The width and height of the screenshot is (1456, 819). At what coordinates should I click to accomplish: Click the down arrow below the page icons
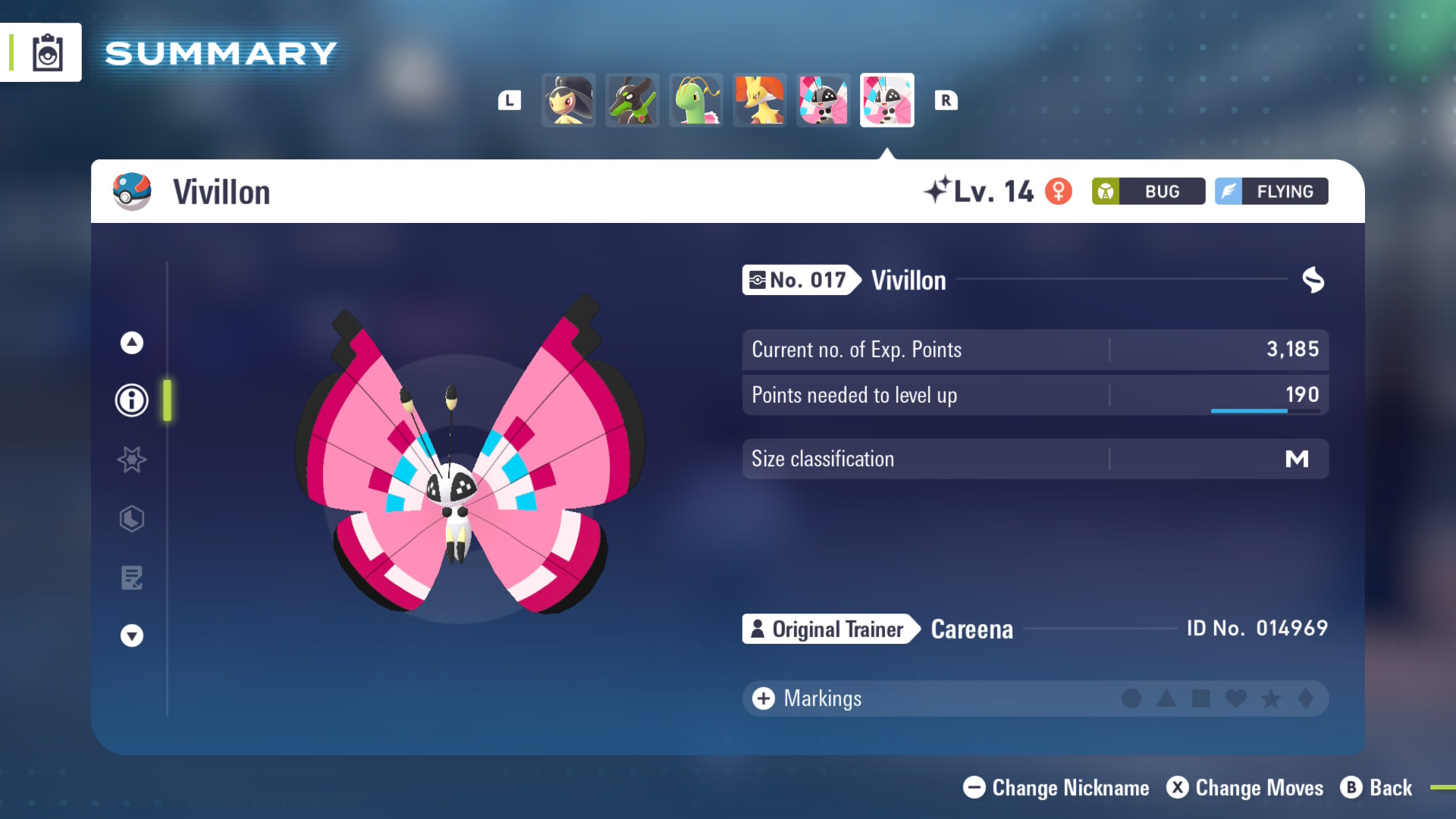tap(132, 635)
